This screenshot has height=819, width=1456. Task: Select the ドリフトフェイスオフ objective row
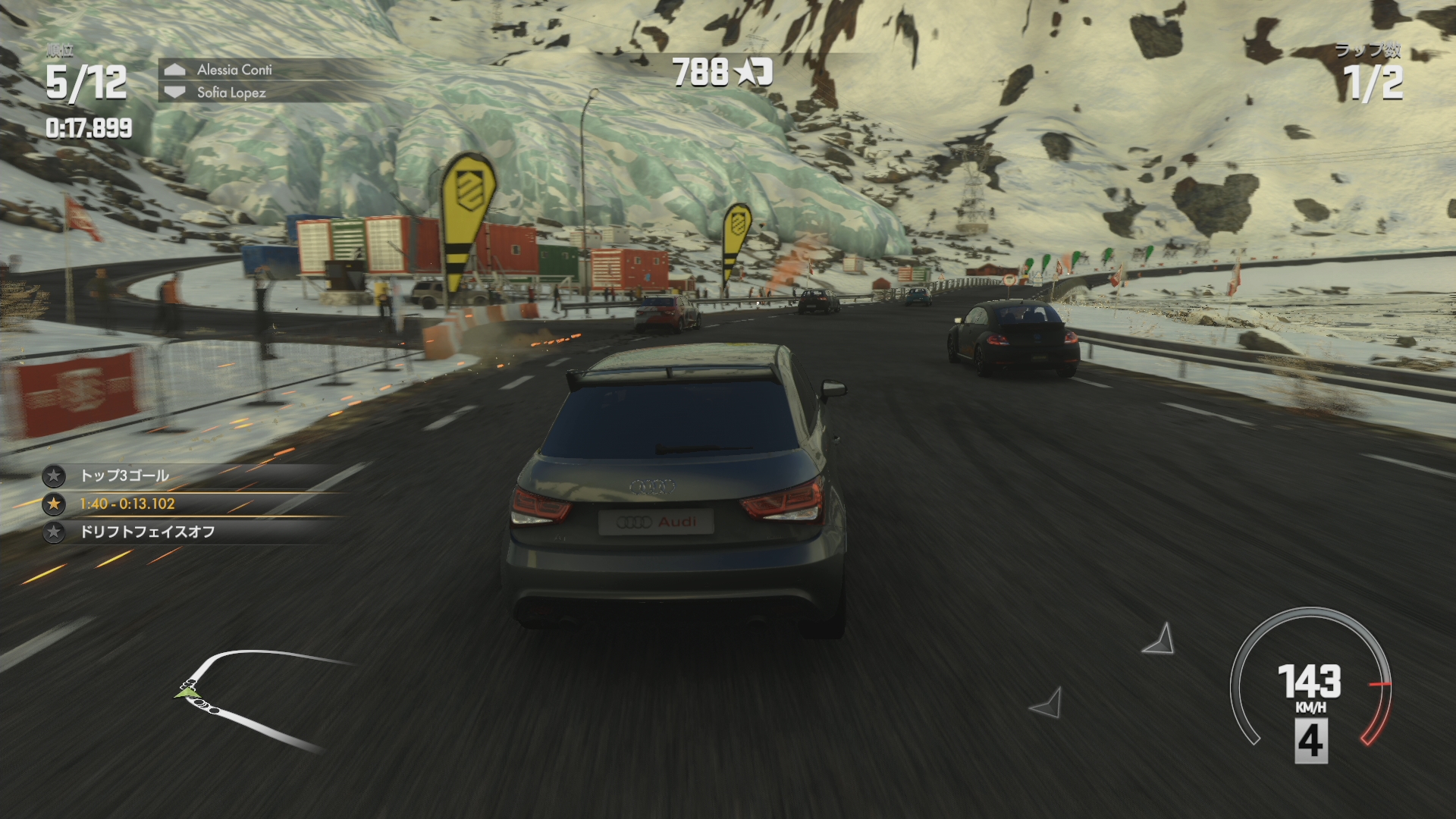tap(147, 532)
